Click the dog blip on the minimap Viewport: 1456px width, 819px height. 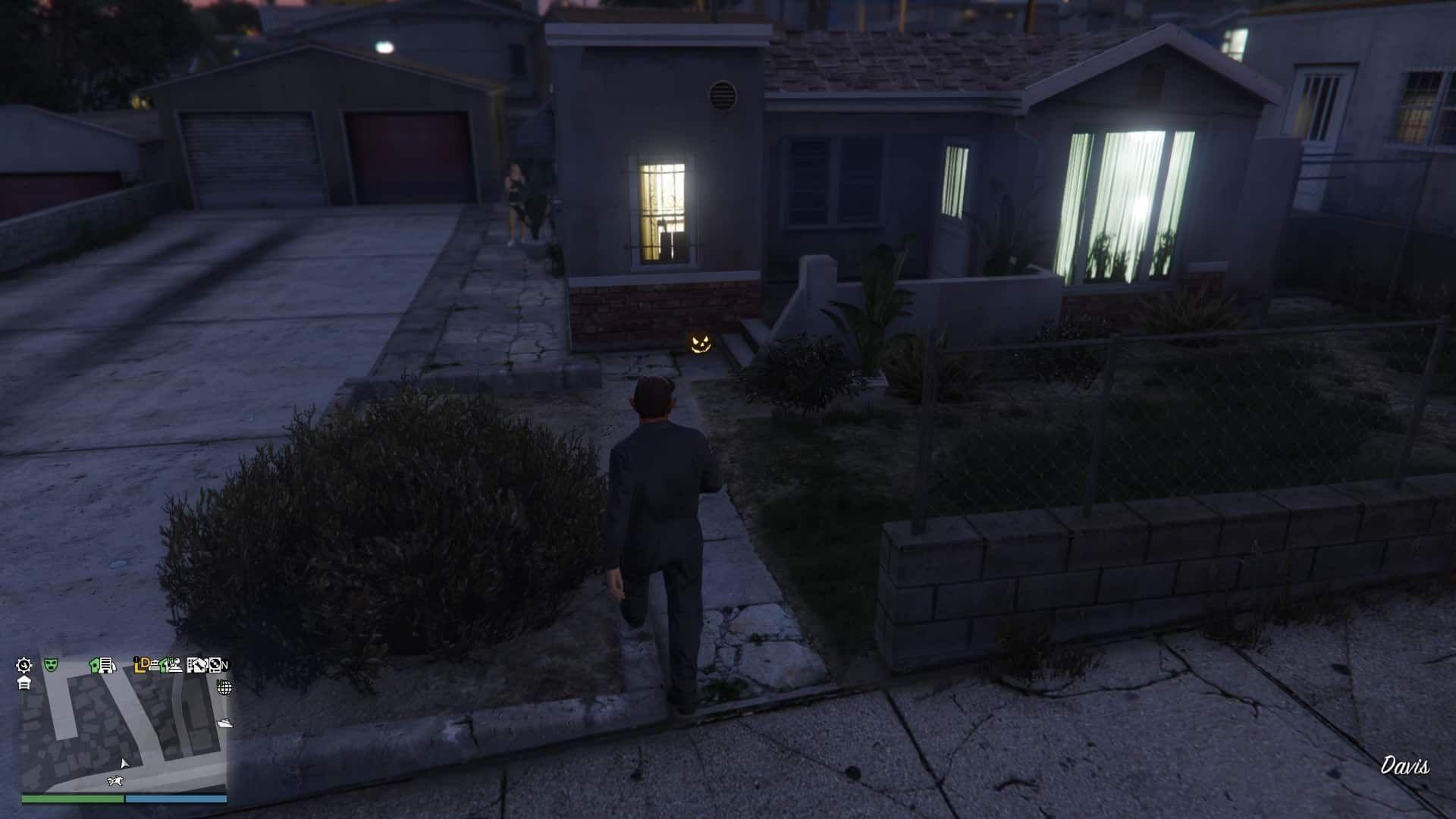[115, 780]
